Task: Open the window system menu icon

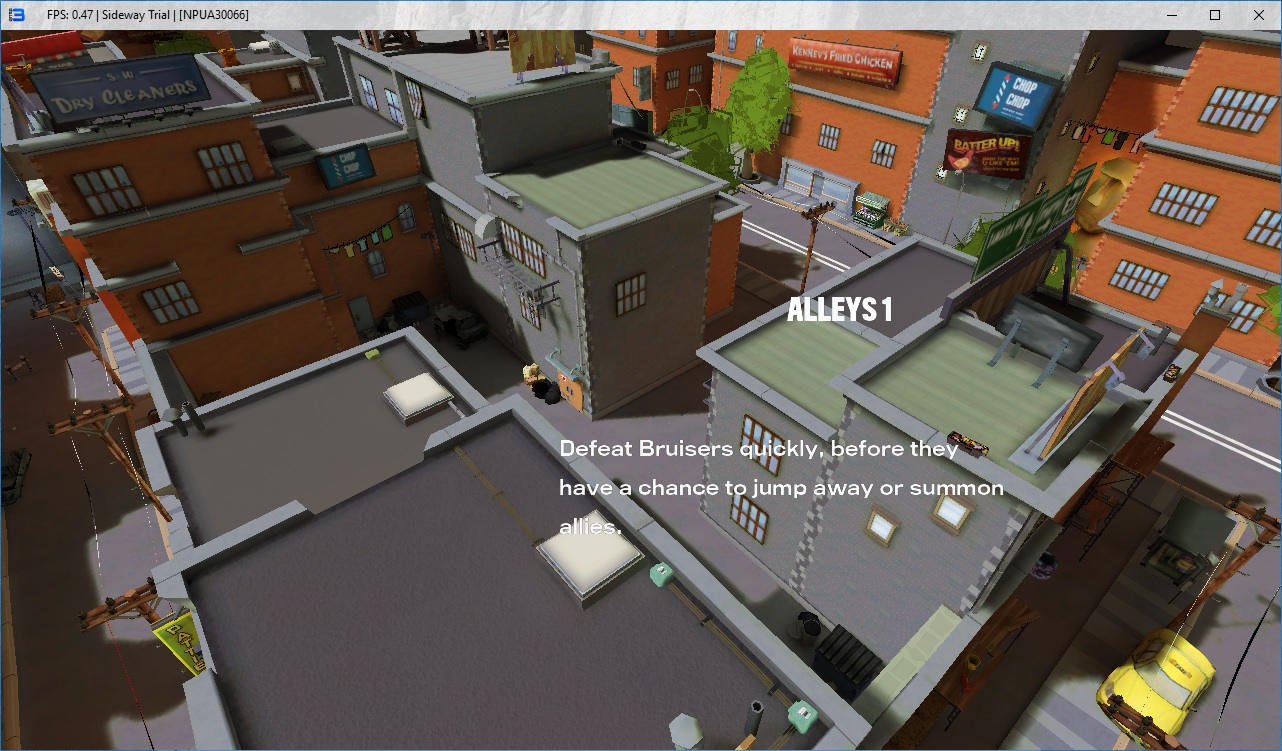Action: click(17, 15)
